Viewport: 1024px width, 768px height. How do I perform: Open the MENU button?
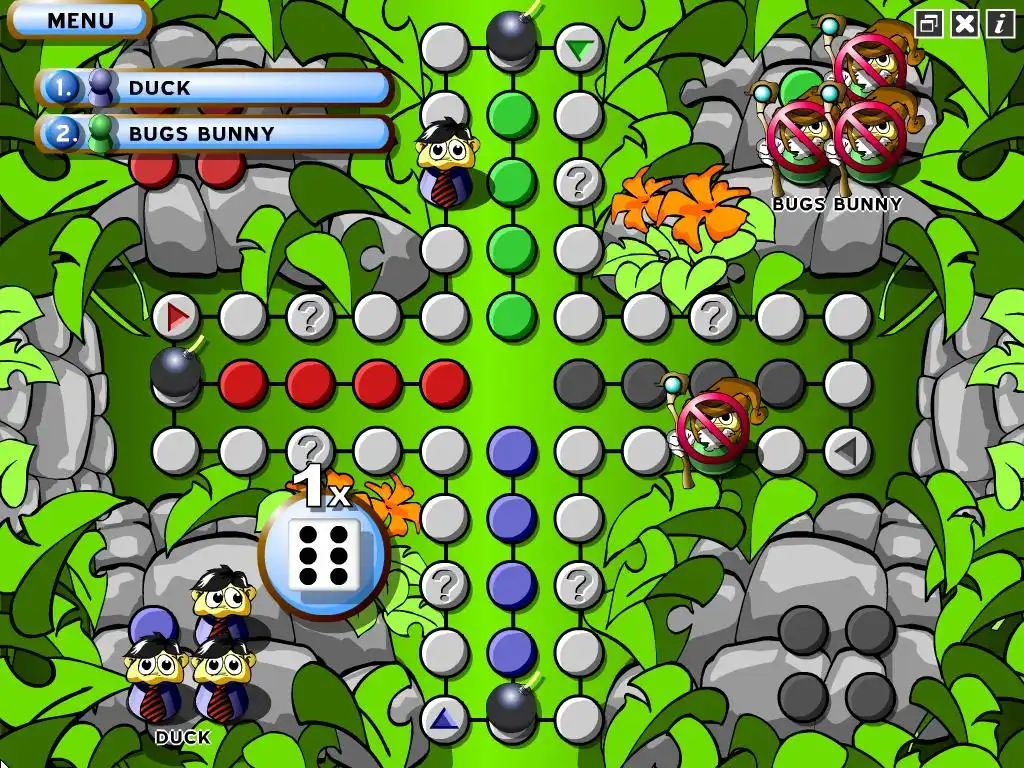(x=80, y=20)
